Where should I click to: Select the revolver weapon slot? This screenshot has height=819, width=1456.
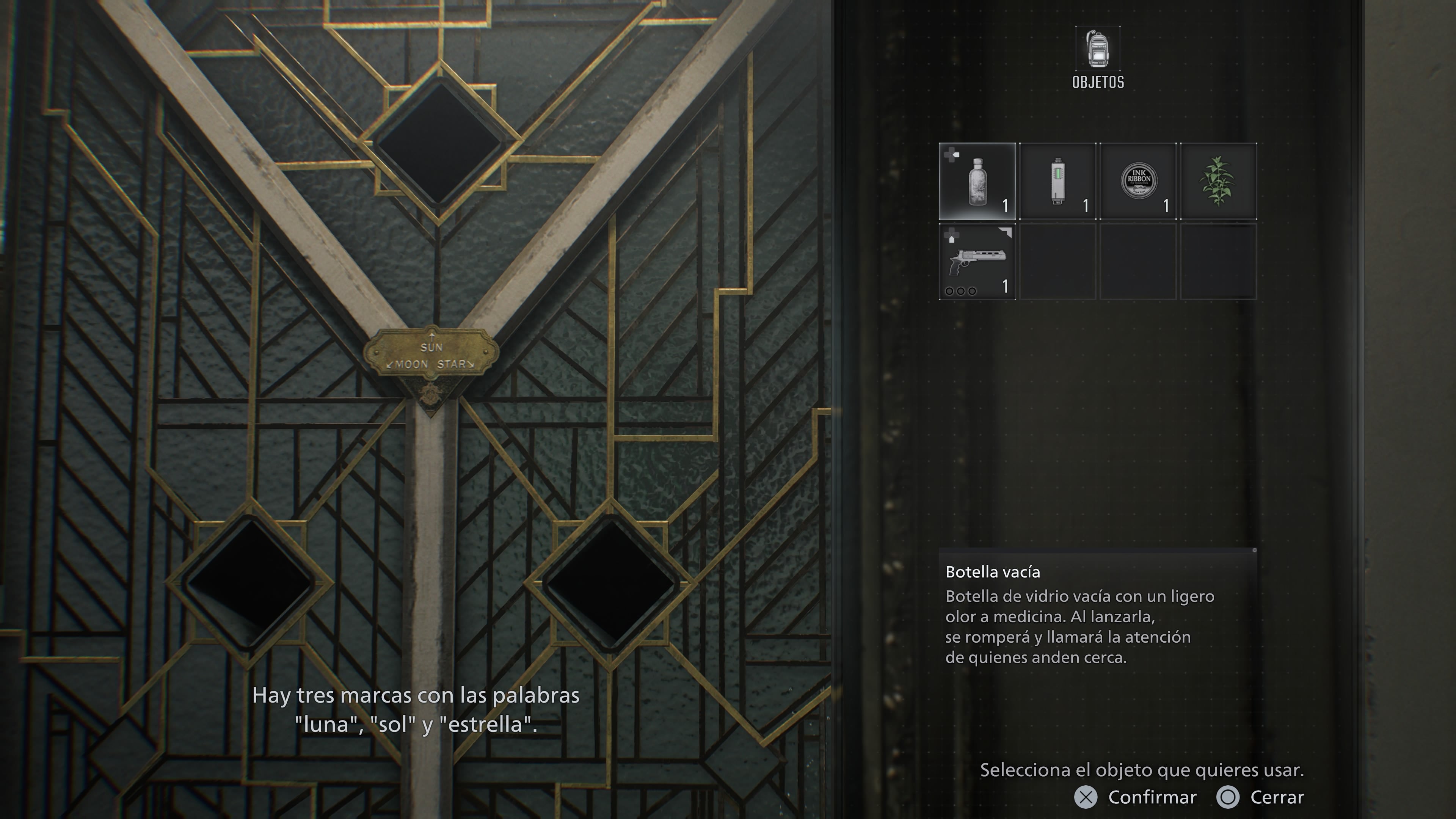[977, 262]
